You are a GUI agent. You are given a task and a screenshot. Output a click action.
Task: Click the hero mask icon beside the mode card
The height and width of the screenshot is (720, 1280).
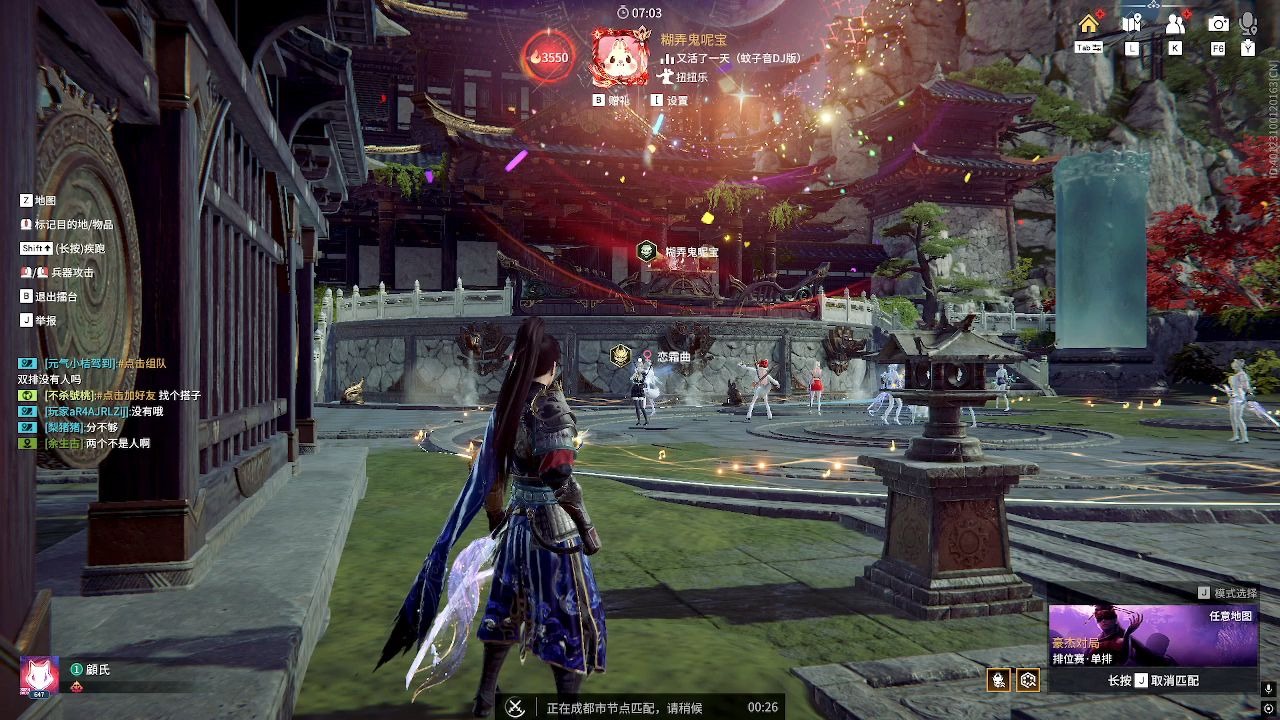click(997, 681)
